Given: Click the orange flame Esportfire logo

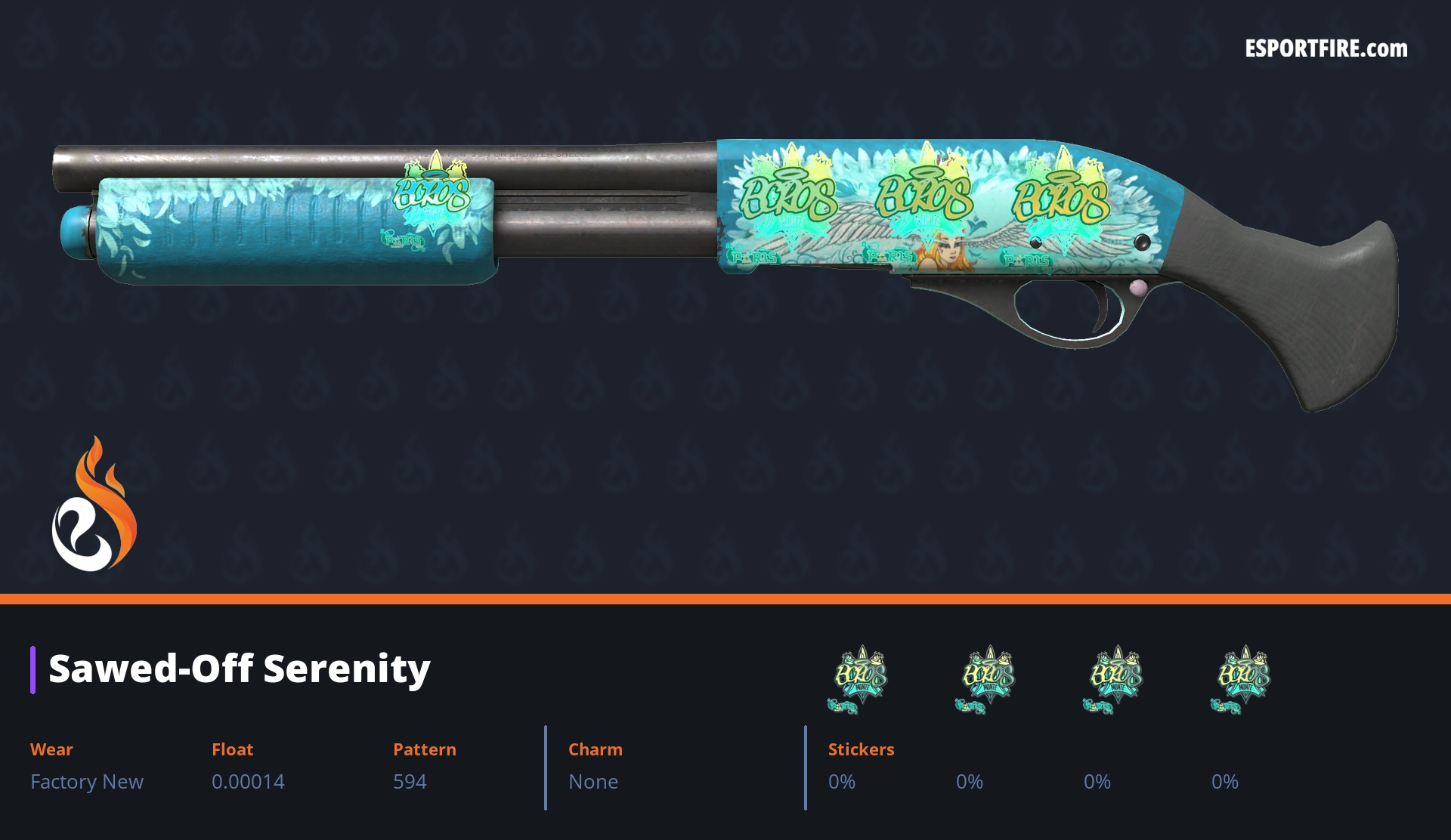Looking at the screenshot, I should (94, 505).
